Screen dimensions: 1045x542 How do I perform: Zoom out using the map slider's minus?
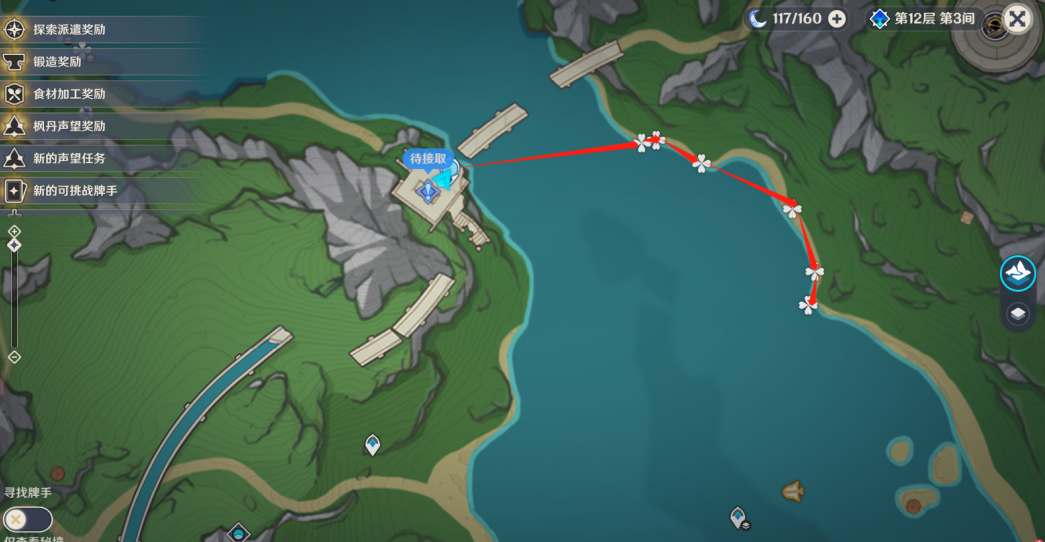pyautogui.click(x=14, y=357)
